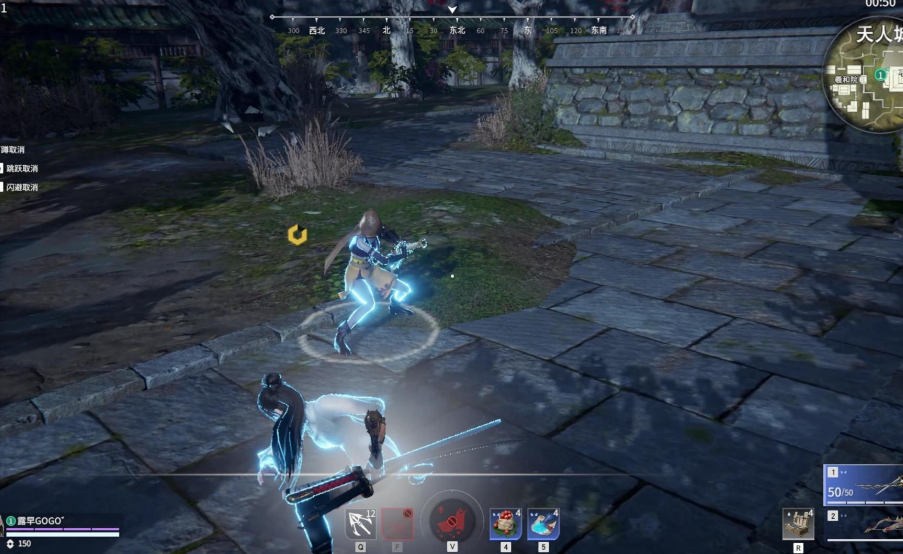
Task: Activate the red bird ultimate ability
Action: pyautogui.click(x=453, y=522)
